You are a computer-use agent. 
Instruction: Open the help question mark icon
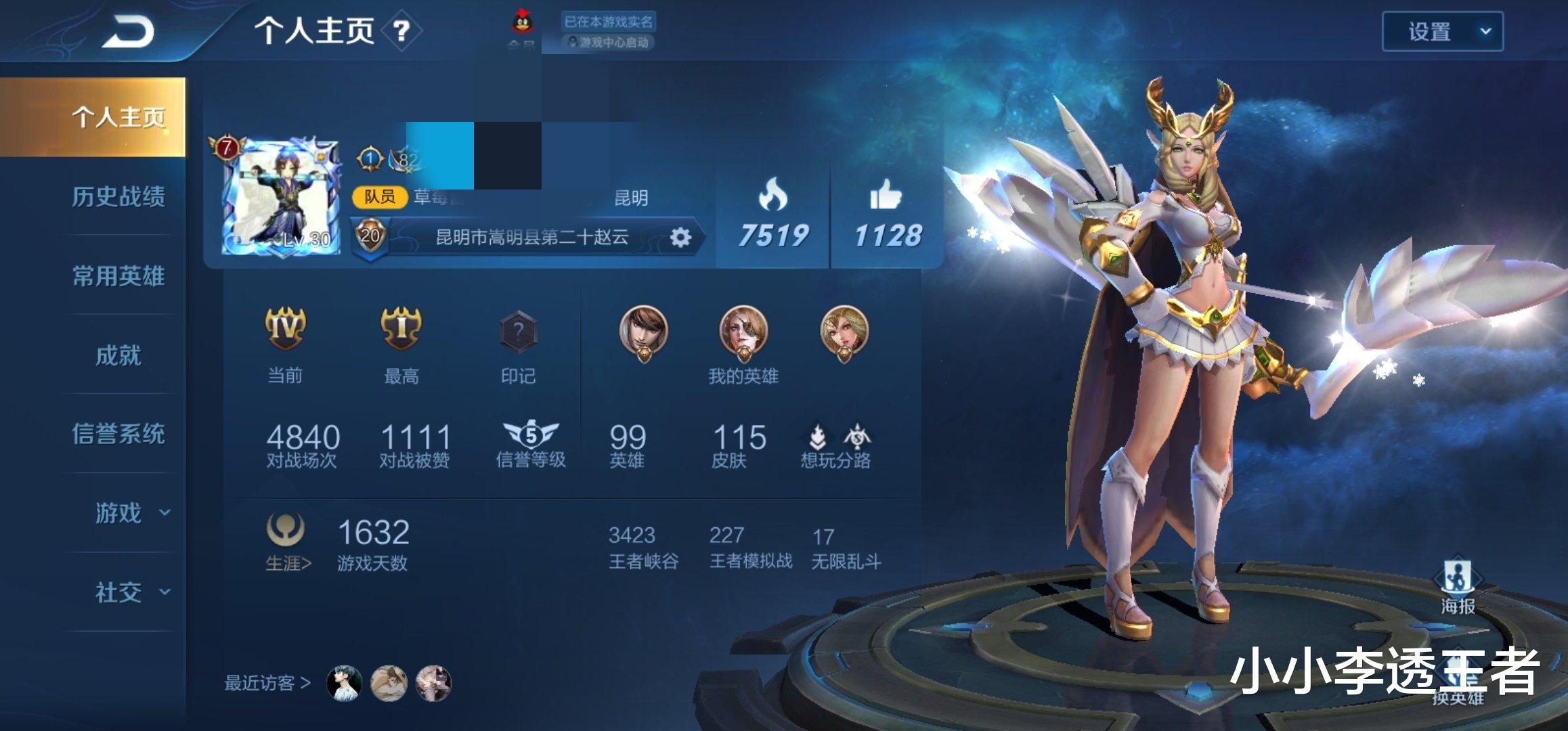[401, 30]
